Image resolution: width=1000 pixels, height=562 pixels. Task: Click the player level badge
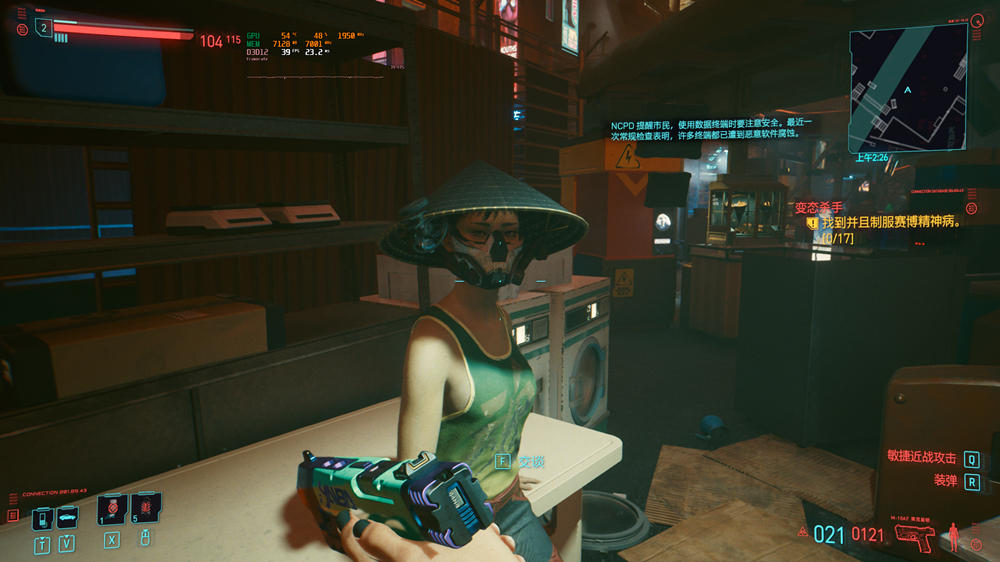coord(43,27)
